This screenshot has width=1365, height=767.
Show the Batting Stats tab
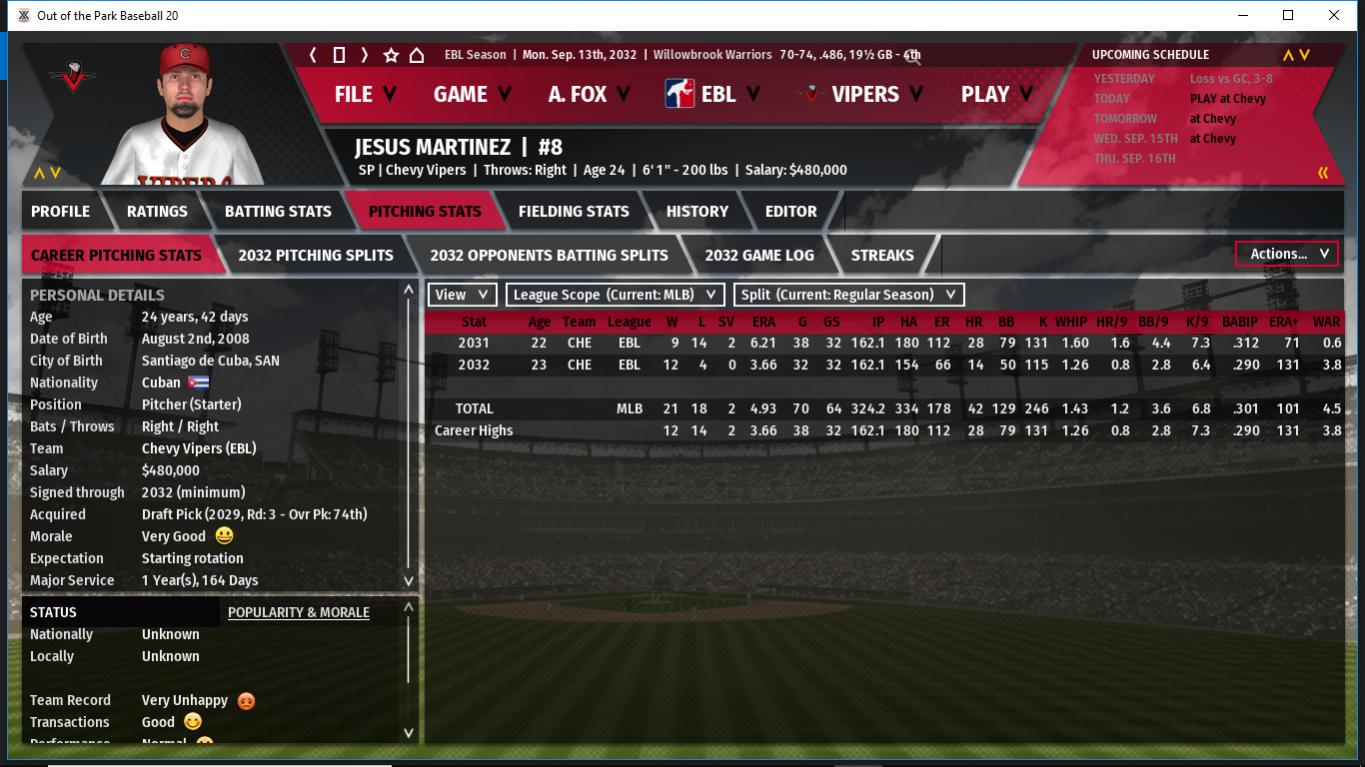point(277,211)
